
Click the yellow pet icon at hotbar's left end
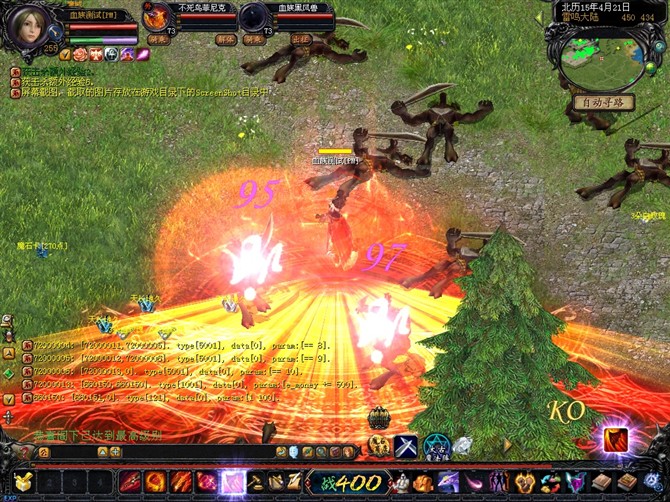point(21,483)
